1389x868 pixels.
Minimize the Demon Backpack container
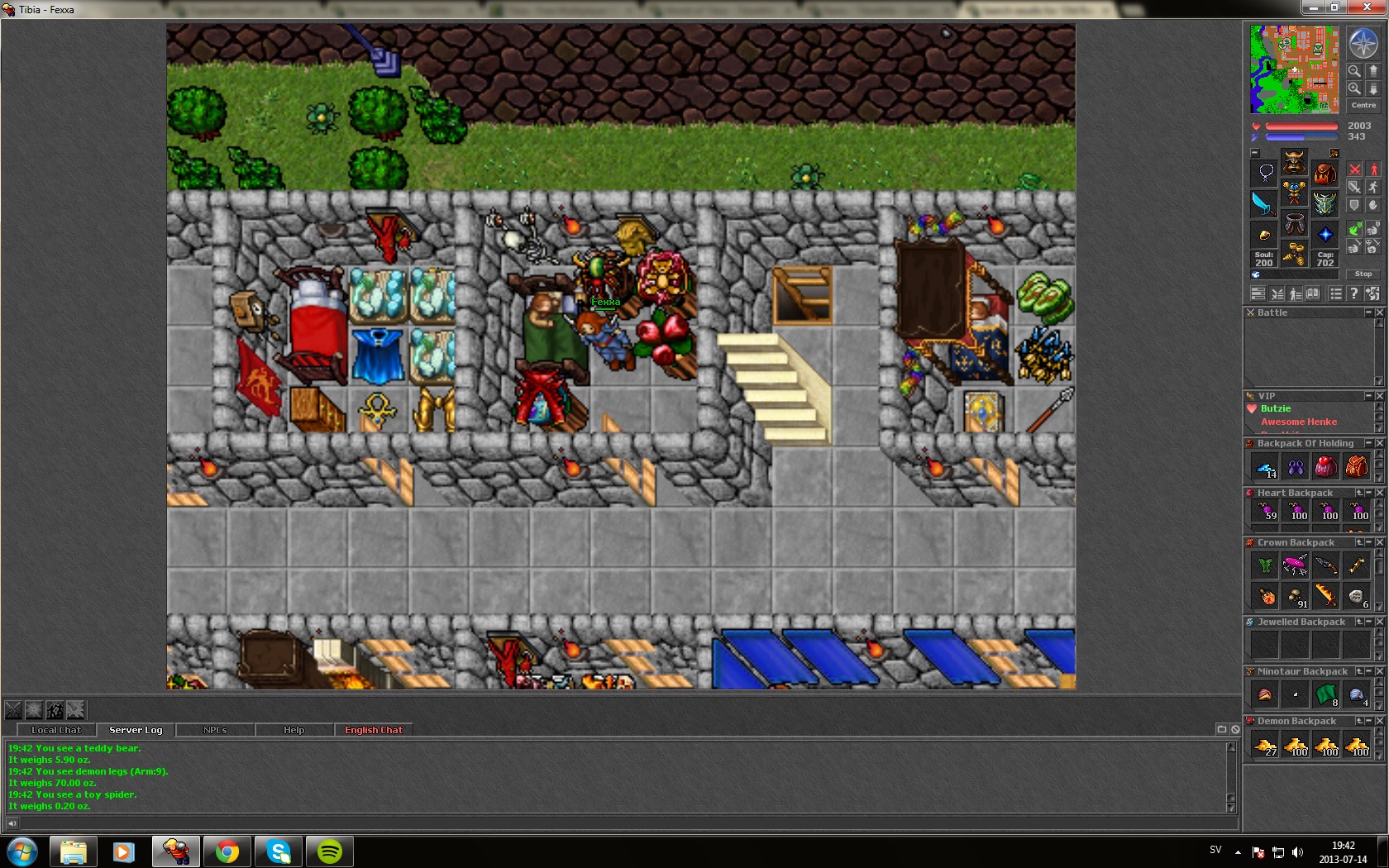1368,721
